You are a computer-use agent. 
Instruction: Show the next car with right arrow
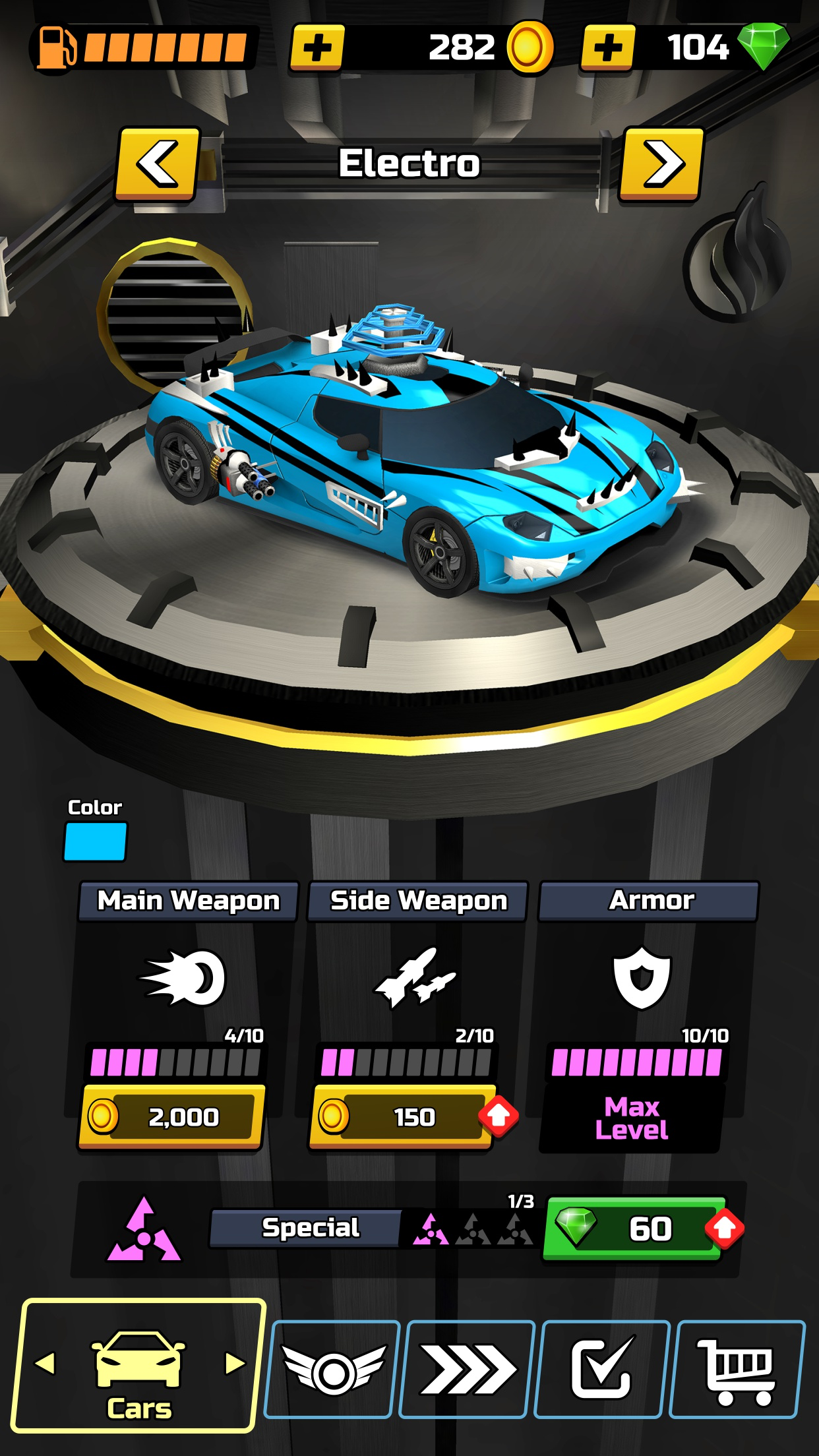coord(661,164)
